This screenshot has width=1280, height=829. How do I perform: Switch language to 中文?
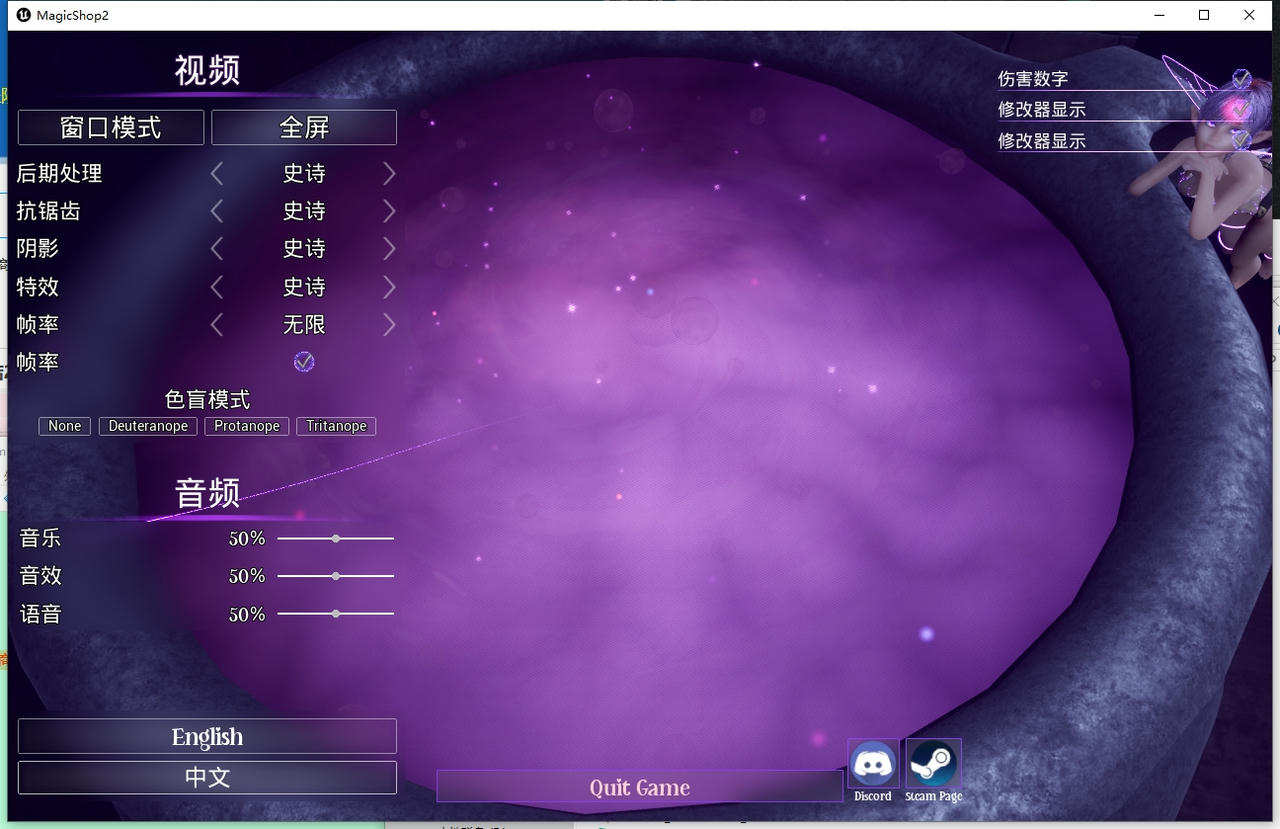point(207,777)
